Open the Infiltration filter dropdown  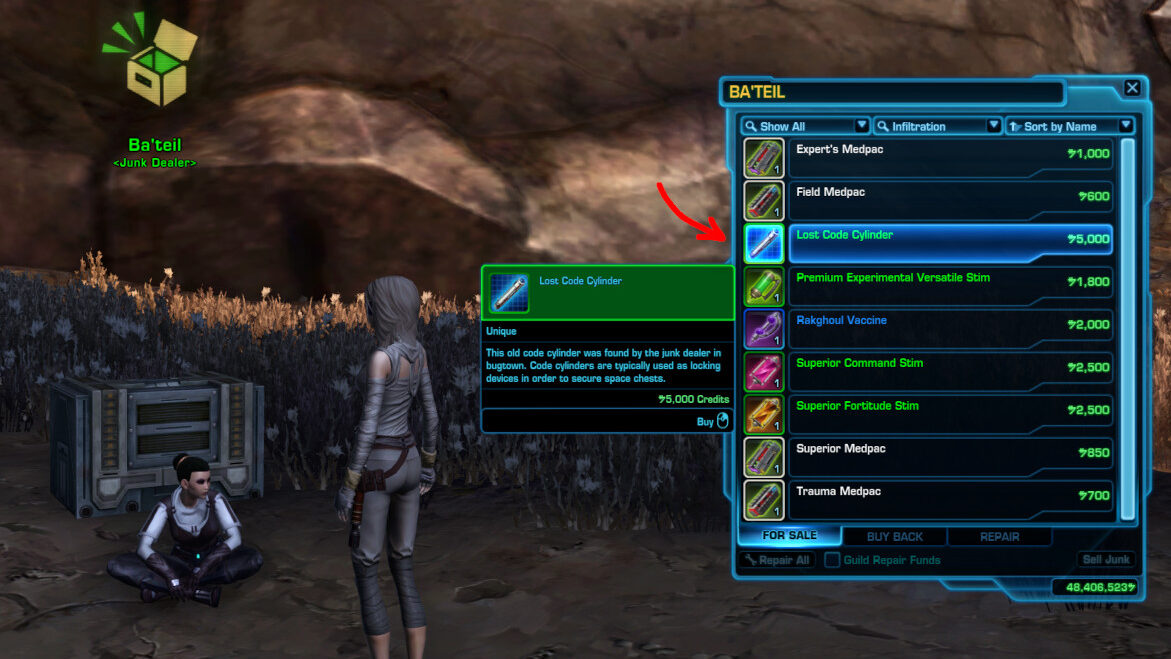pyautogui.click(x=937, y=126)
